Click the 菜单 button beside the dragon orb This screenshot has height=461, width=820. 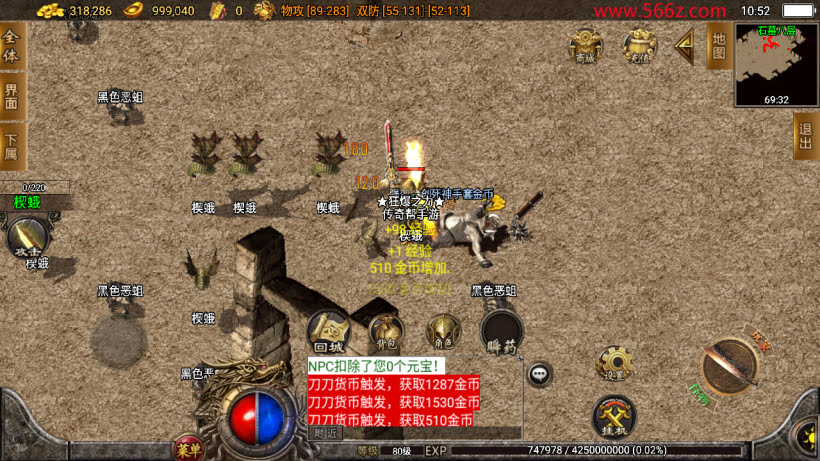(x=188, y=446)
